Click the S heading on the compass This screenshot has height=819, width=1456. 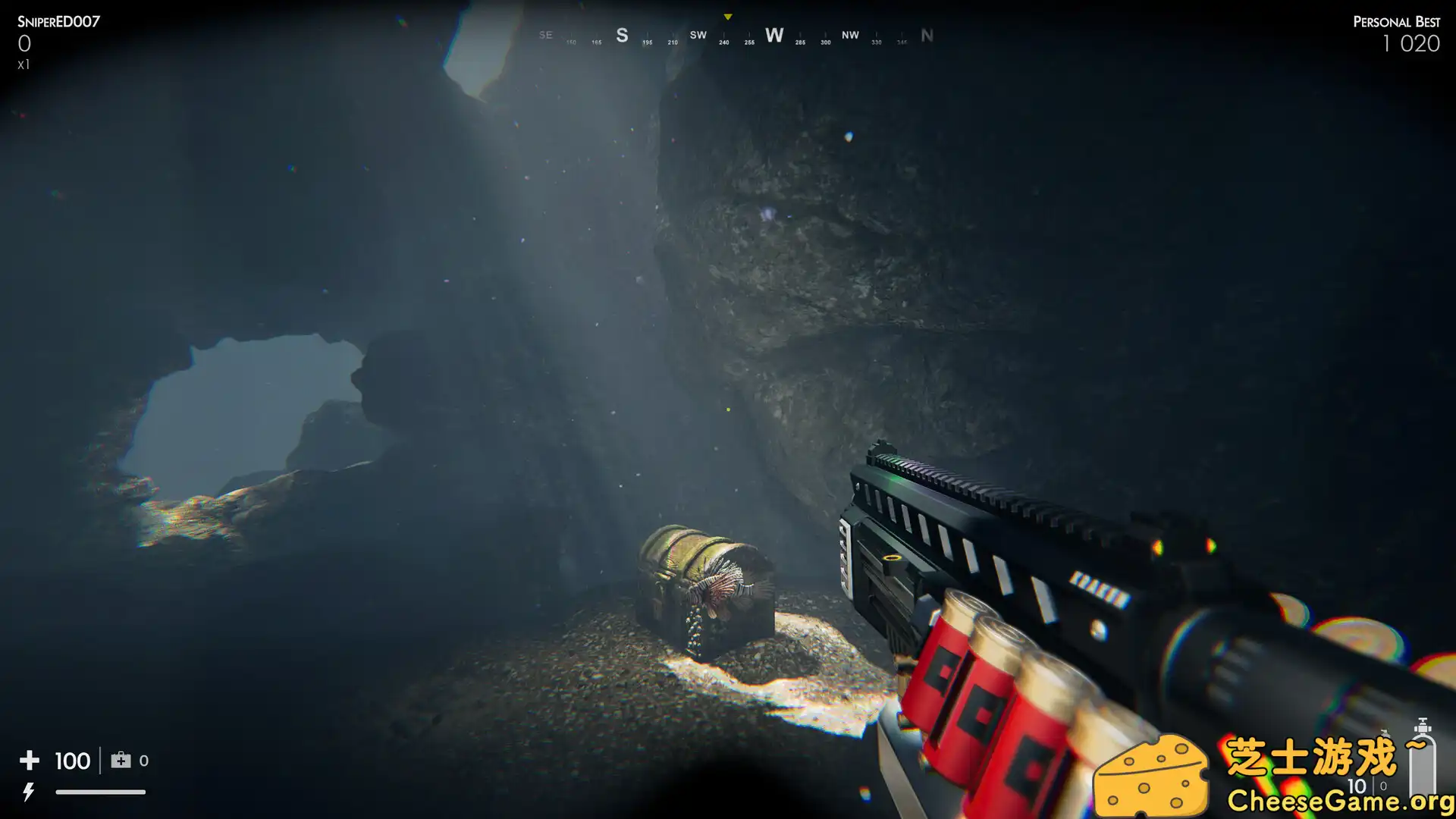(622, 35)
